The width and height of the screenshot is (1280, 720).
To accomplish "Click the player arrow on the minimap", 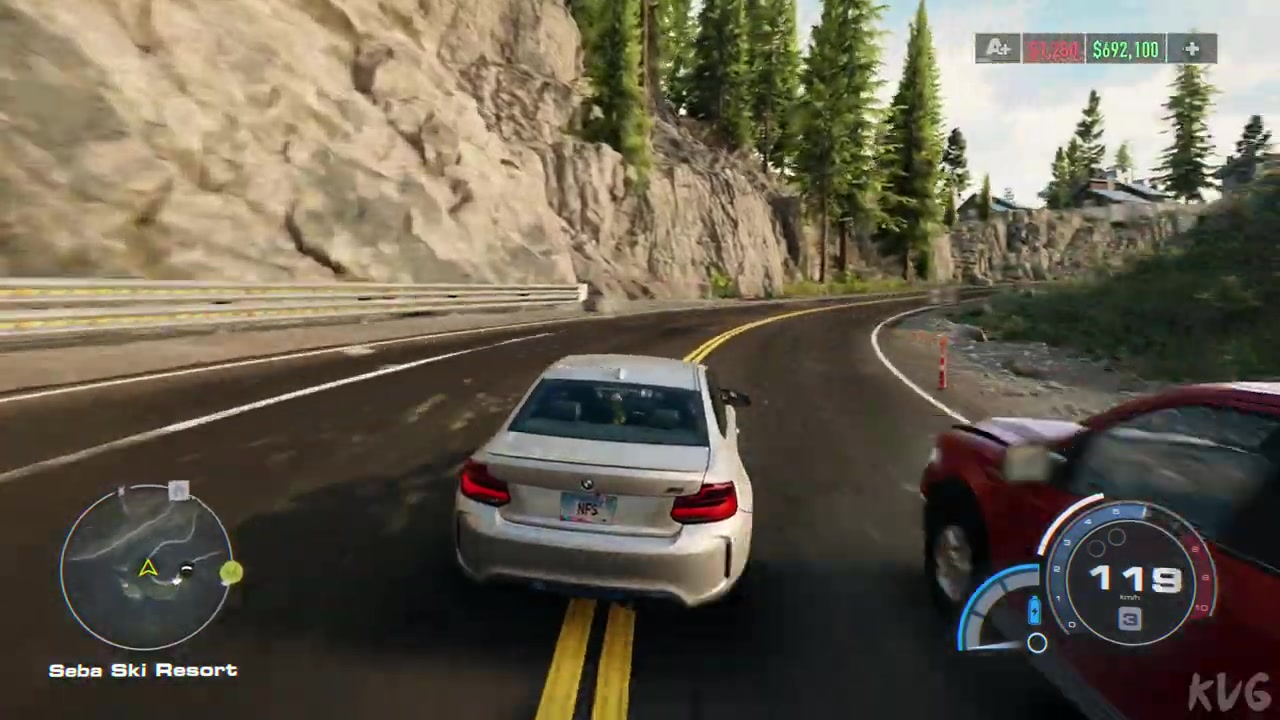I will click(148, 568).
